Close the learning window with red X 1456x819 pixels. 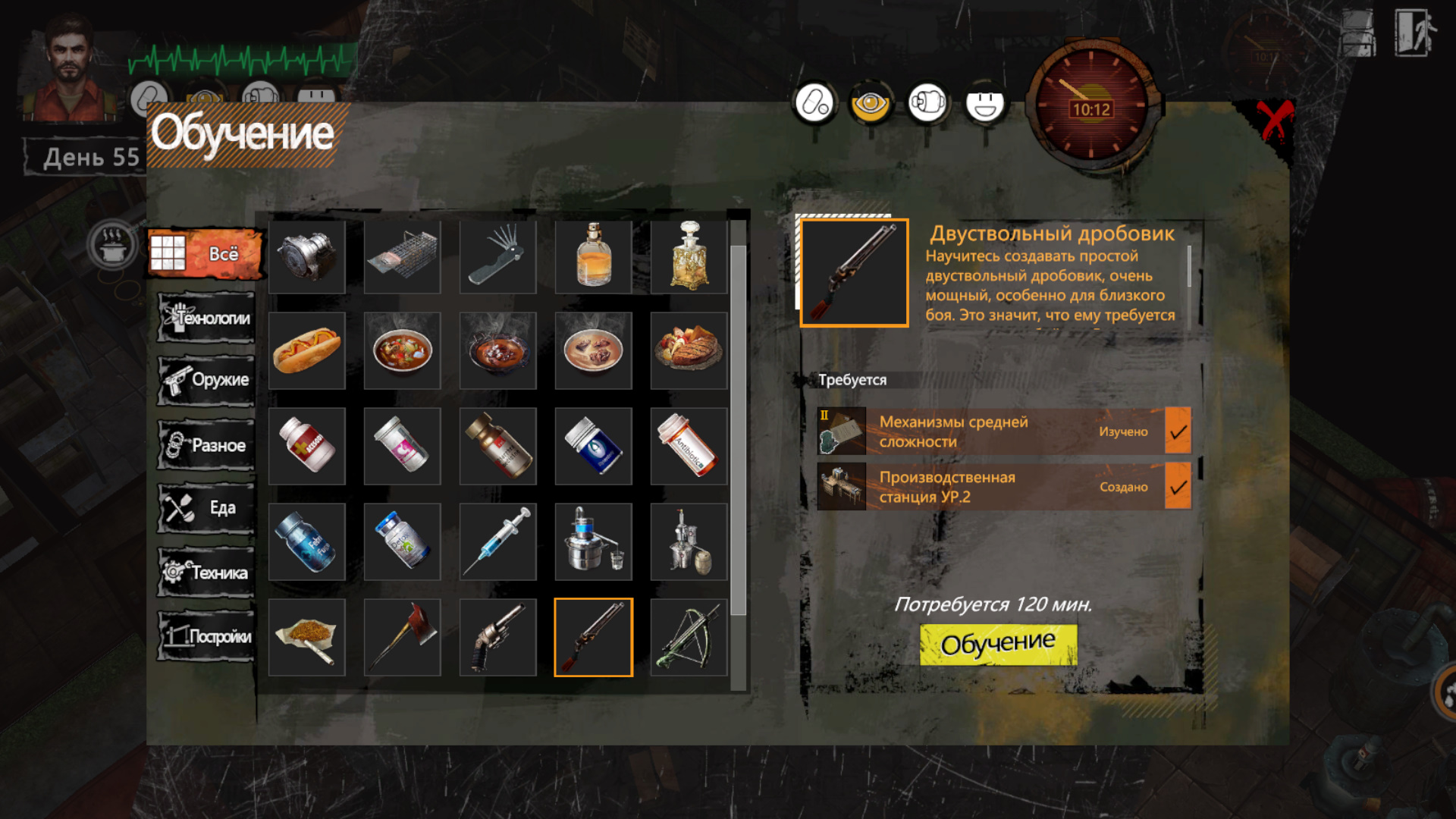point(1274,121)
